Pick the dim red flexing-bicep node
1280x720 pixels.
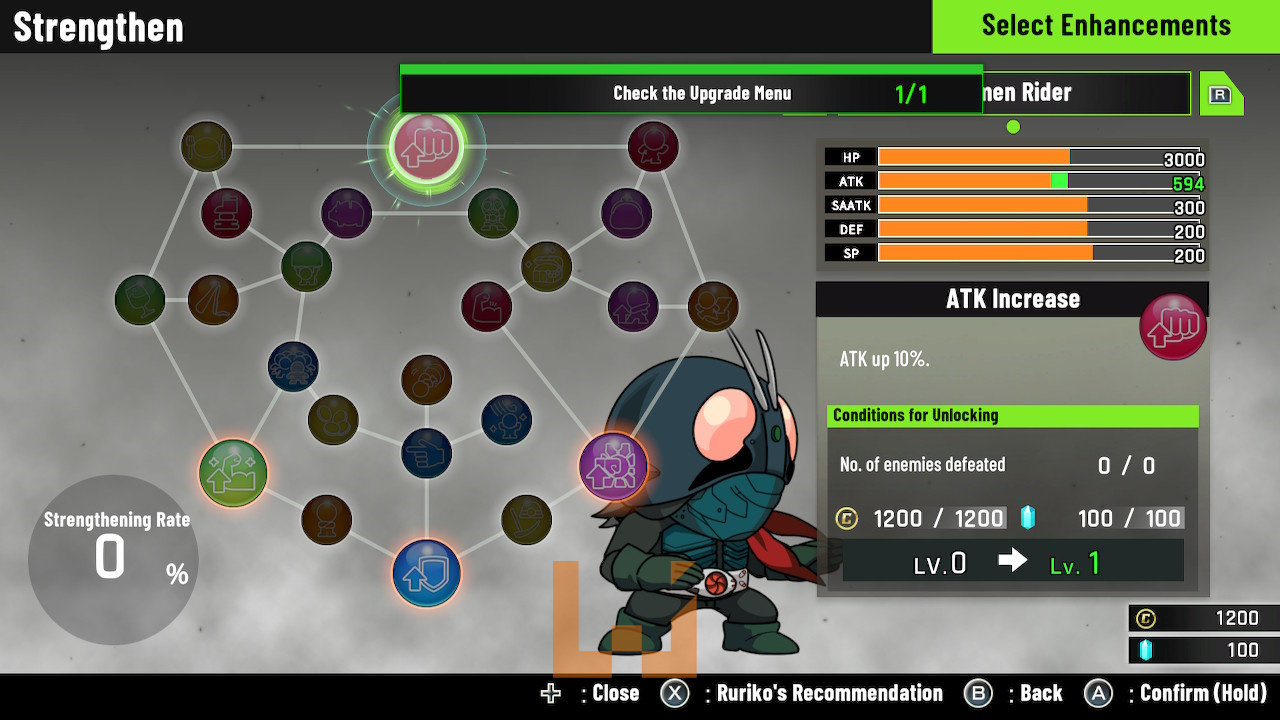coord(487,306)
